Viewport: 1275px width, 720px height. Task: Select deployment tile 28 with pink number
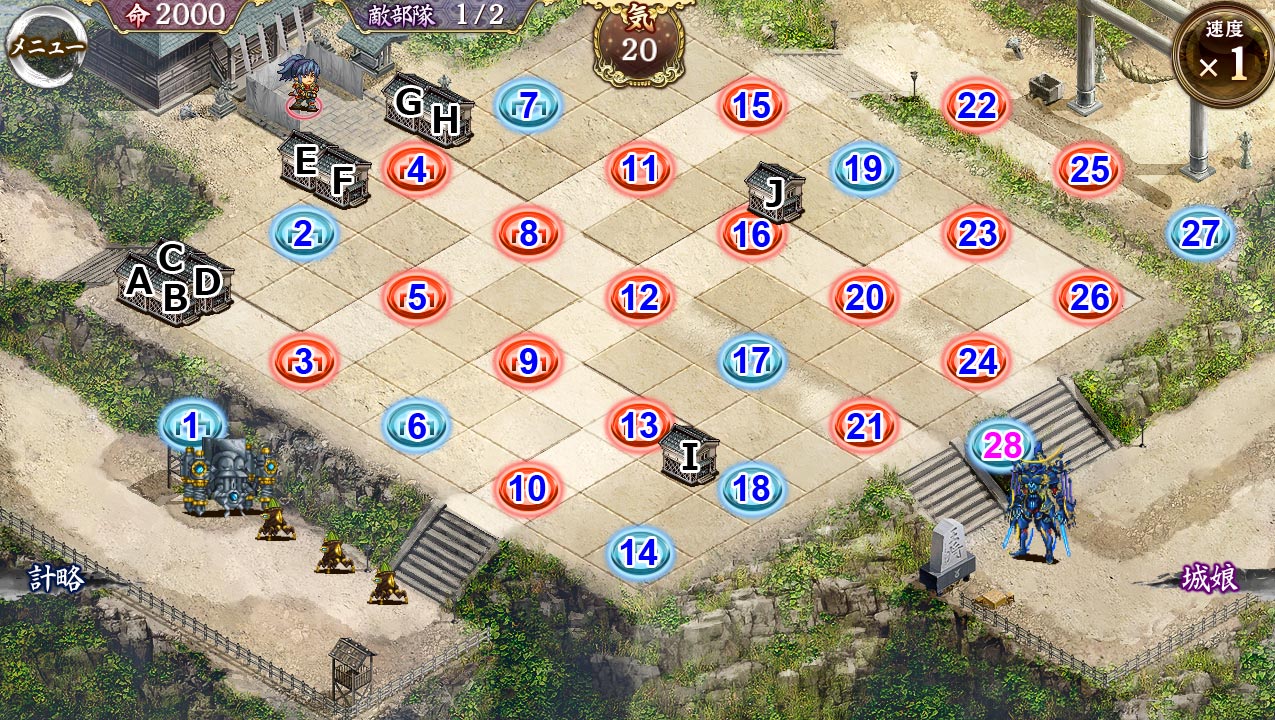[1002, 445]
